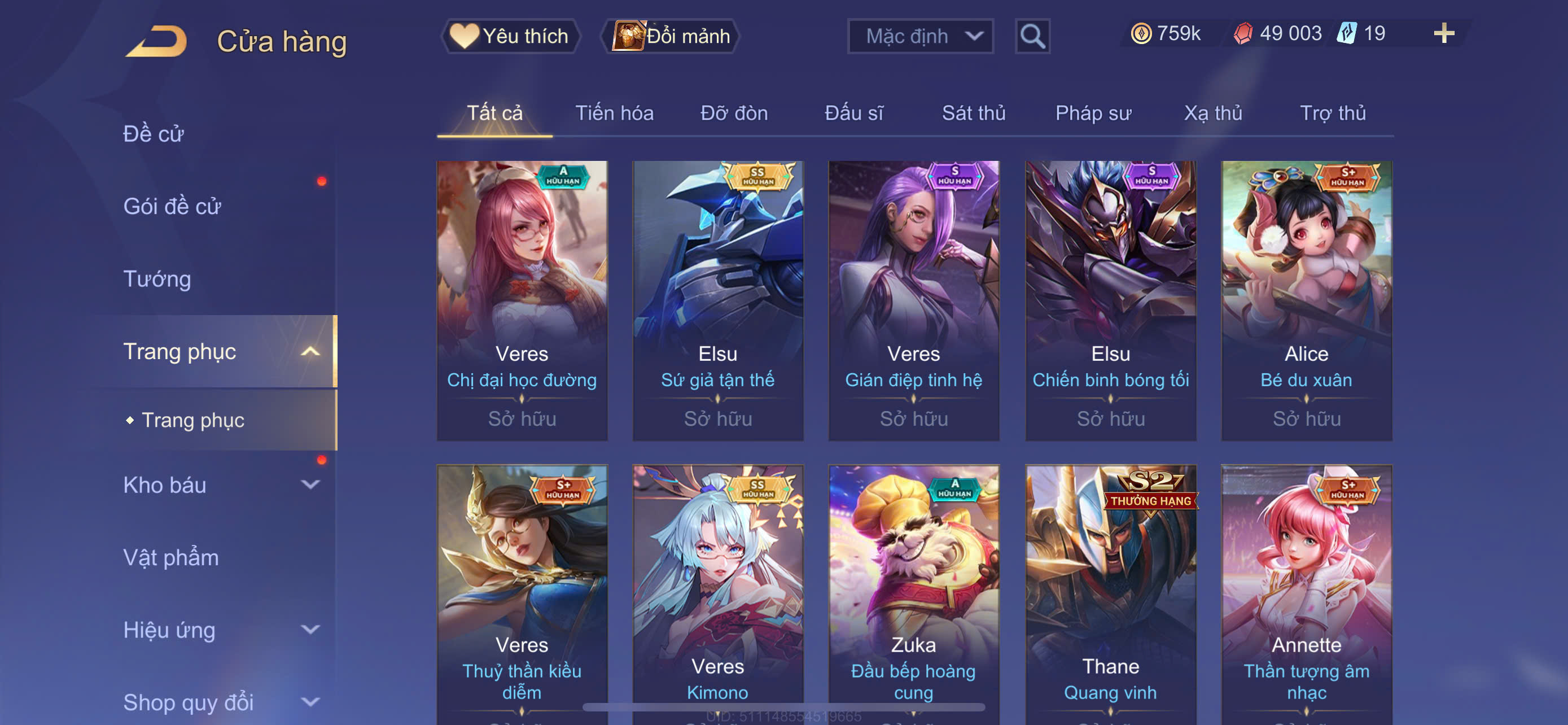Add currency with the plus button

click(1443, 33)
